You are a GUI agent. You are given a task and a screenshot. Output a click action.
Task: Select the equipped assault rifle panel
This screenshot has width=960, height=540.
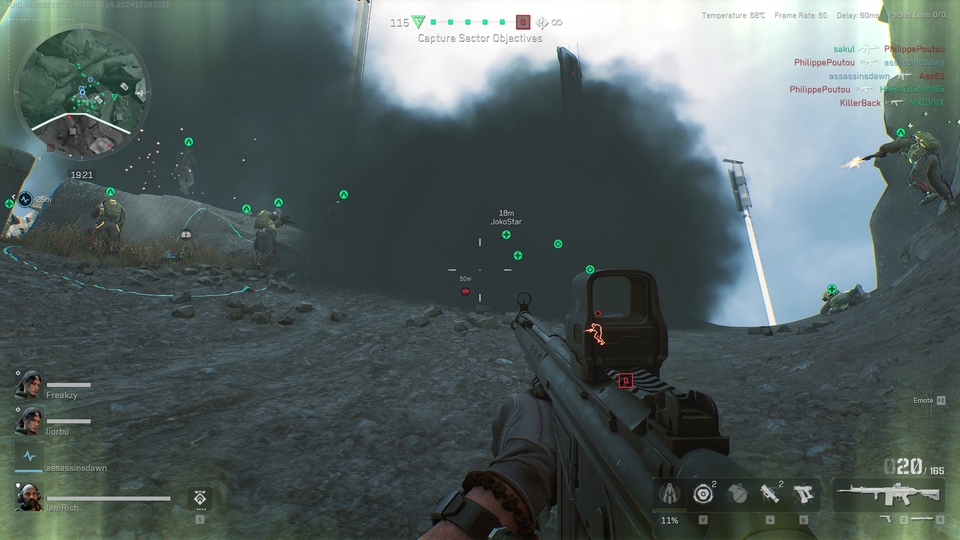[888, 493]
